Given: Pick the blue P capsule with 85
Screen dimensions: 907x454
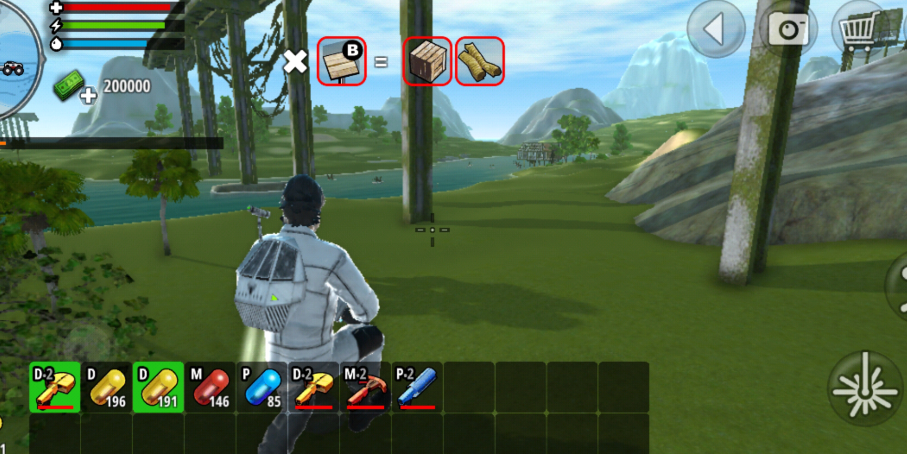Looking at the screenshot, I should pos(263,388).
